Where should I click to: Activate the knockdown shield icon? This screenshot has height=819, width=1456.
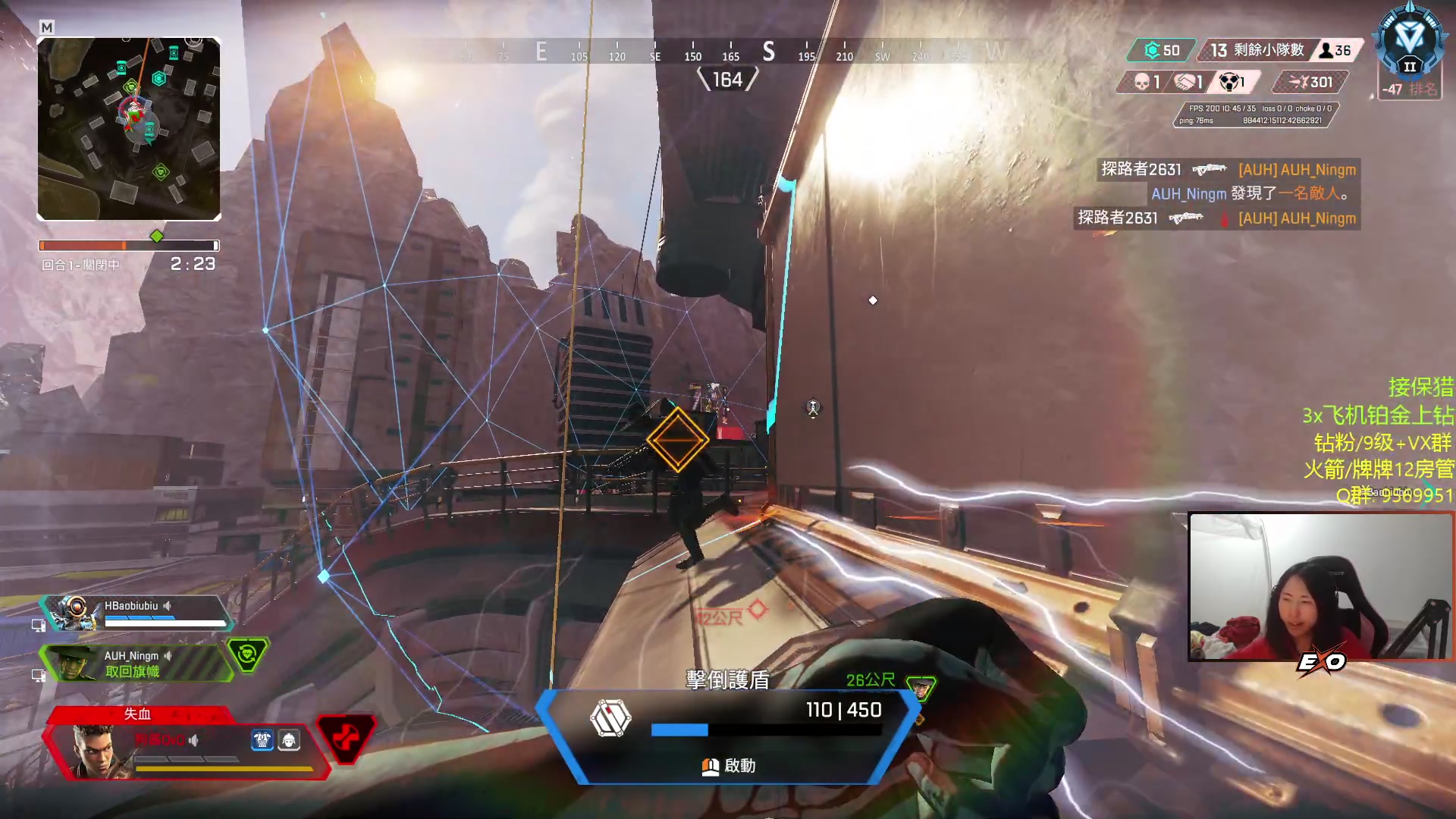(610, 717)
